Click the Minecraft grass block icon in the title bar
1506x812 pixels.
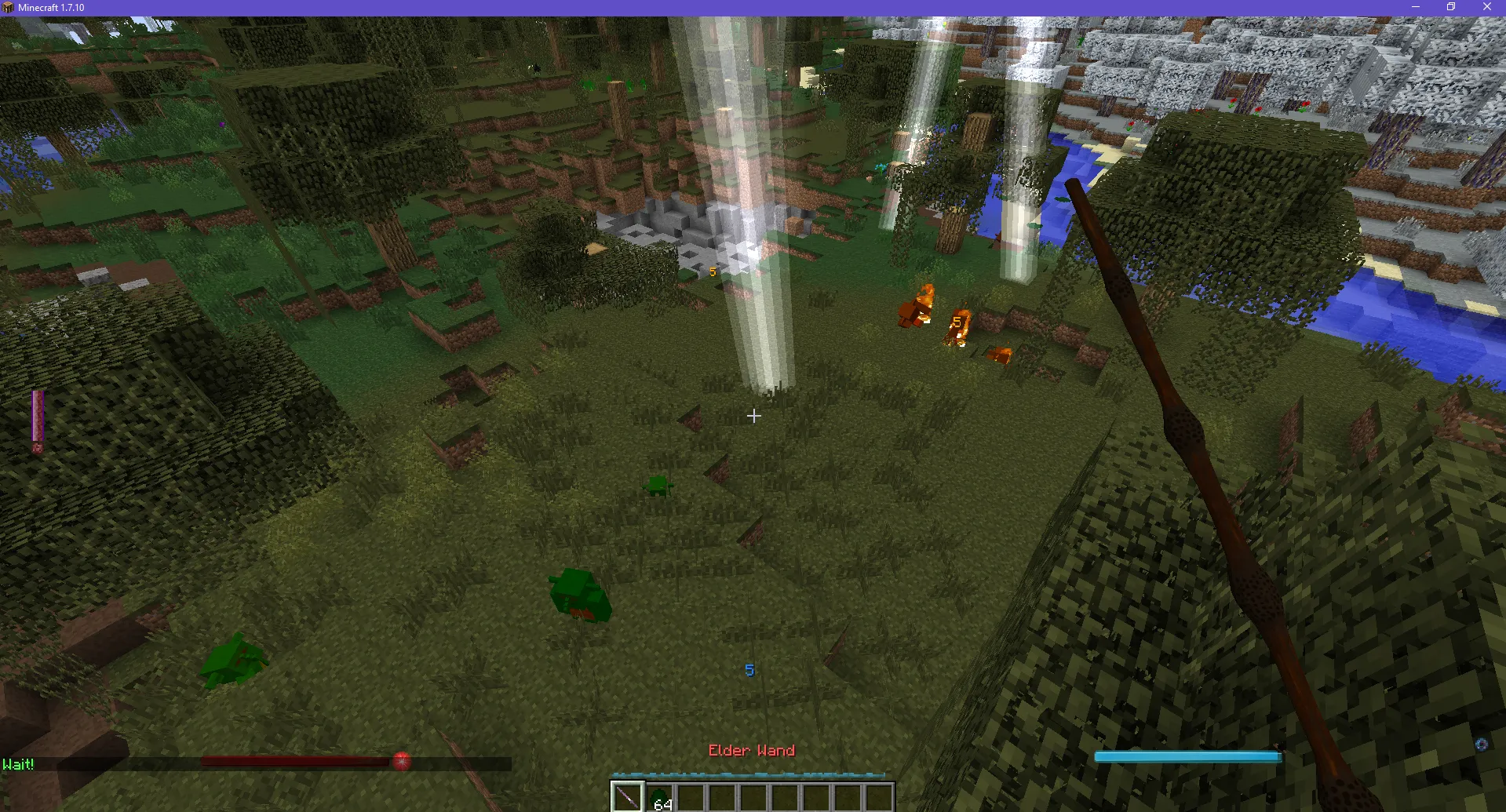point(8,7)
